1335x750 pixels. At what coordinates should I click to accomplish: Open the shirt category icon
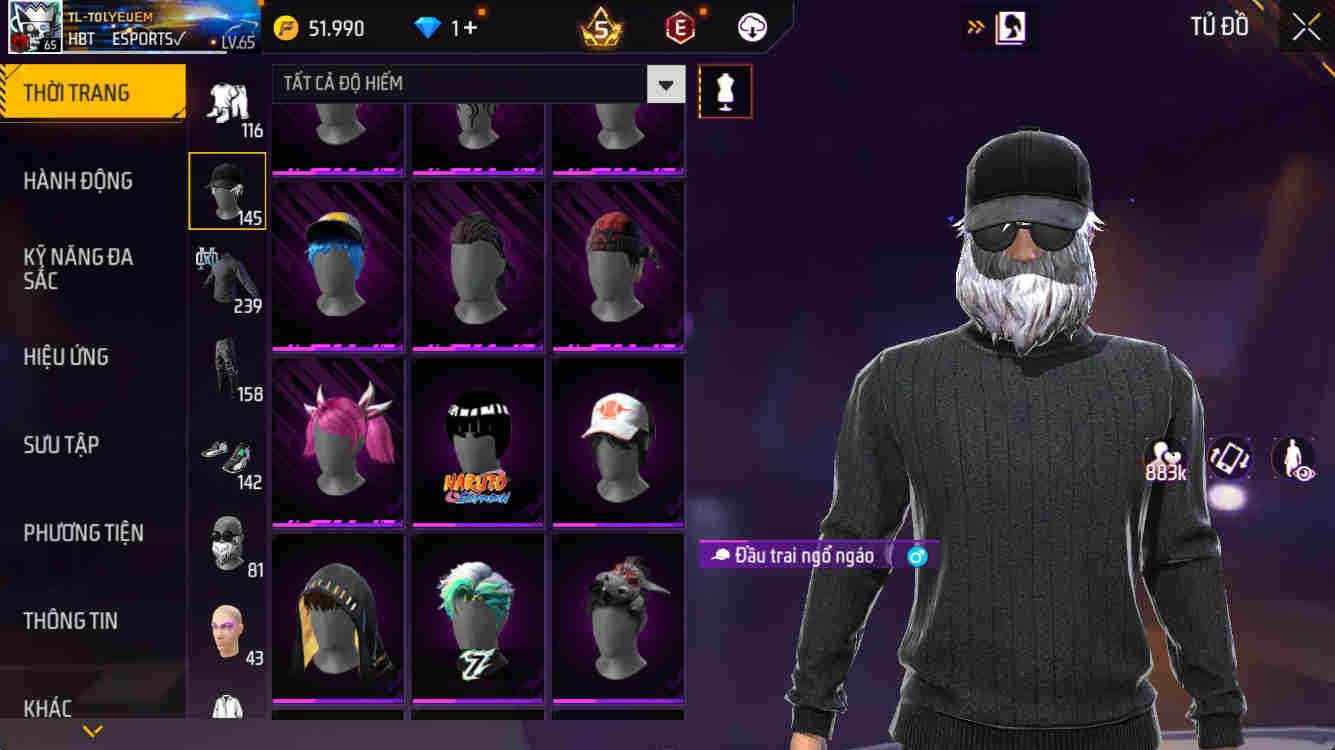(x=227, y=278)
